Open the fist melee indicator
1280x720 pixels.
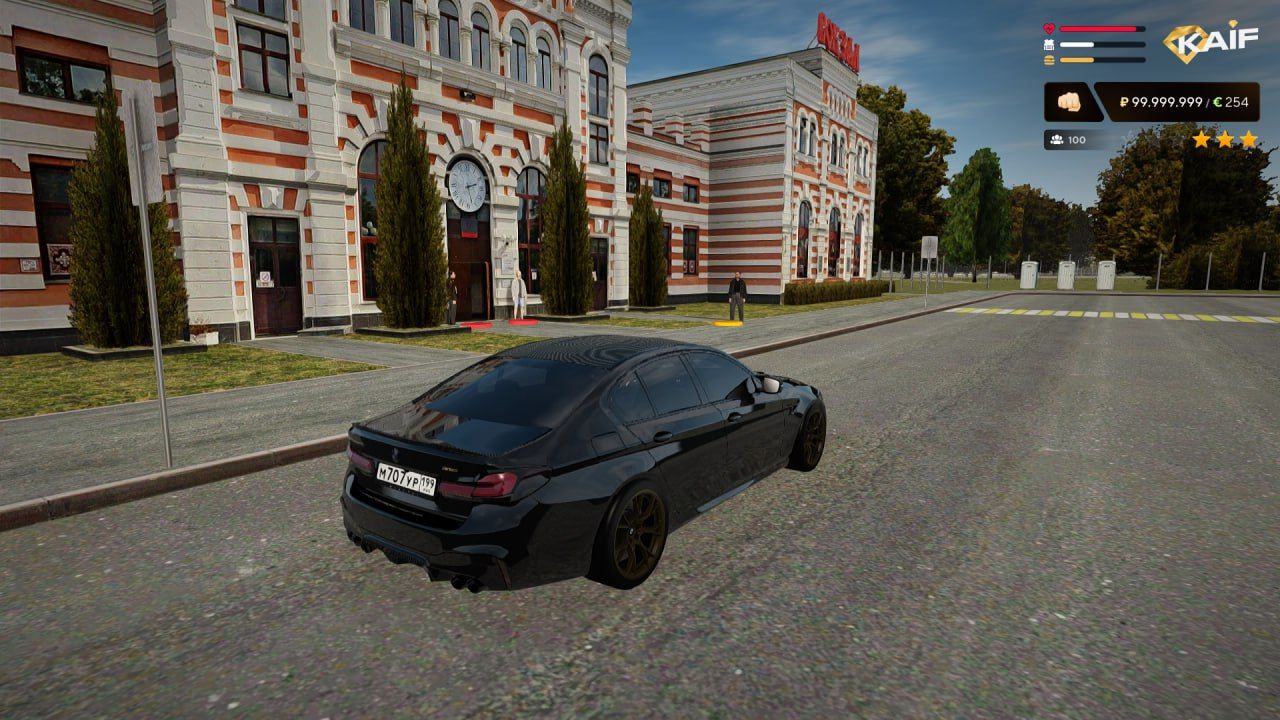[x=1068, y=103]
